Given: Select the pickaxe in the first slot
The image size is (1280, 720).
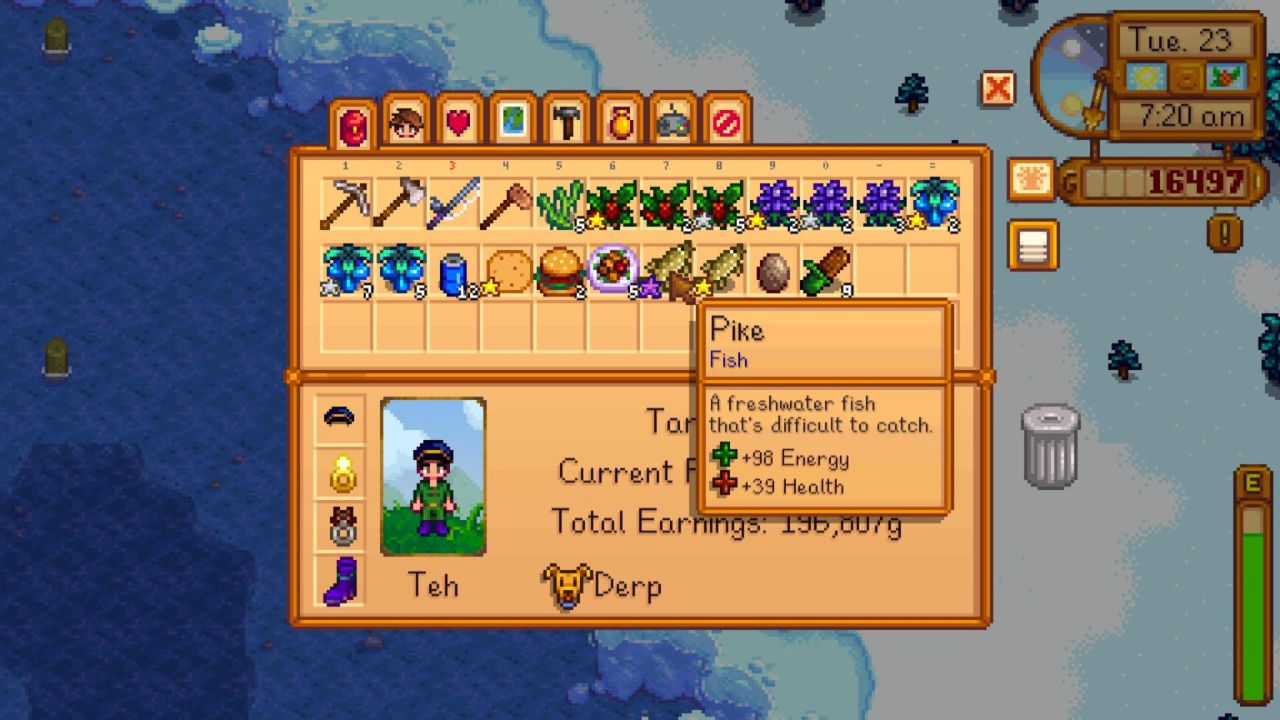Looking at the screenshot, I should click(346, 204).
